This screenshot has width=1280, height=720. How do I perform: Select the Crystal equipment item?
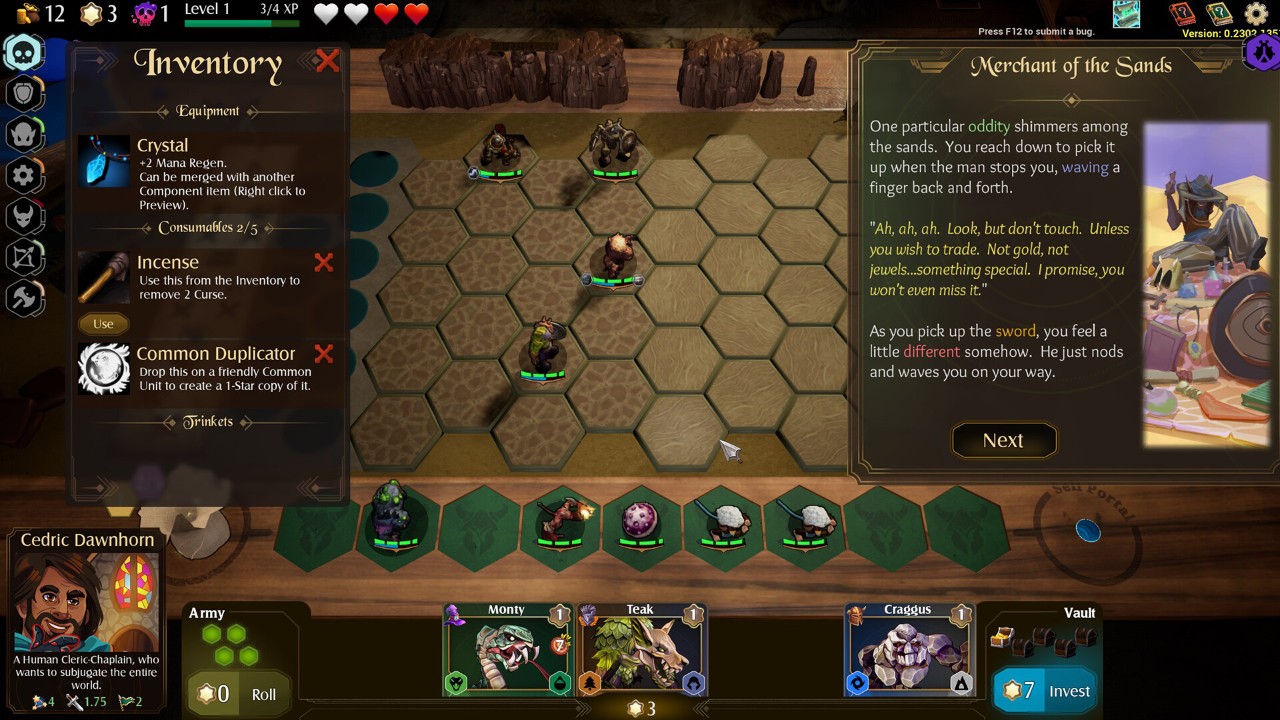(104, 161)
